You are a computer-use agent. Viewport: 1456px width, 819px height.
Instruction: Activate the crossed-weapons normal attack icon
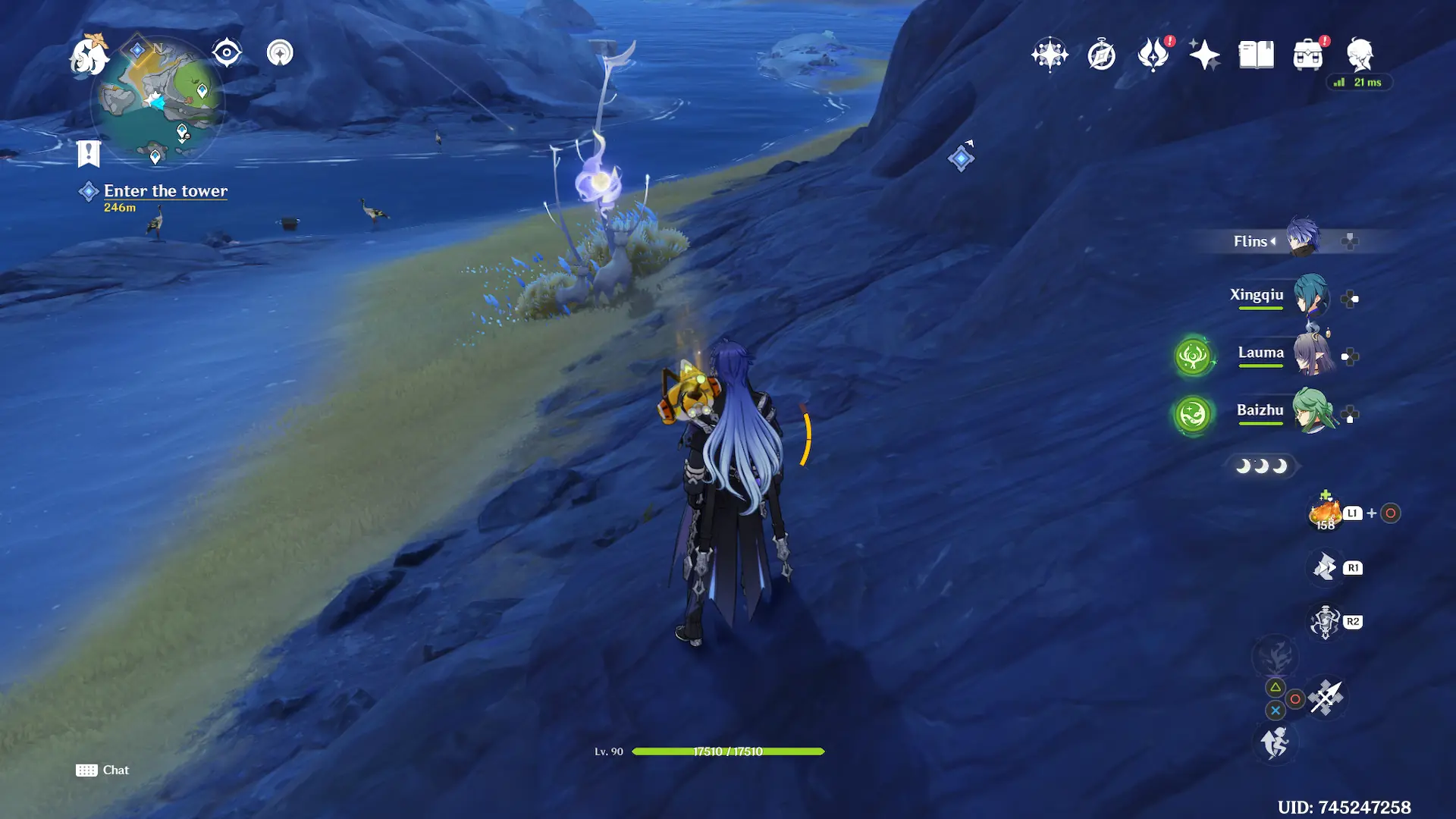point(1326,698)
